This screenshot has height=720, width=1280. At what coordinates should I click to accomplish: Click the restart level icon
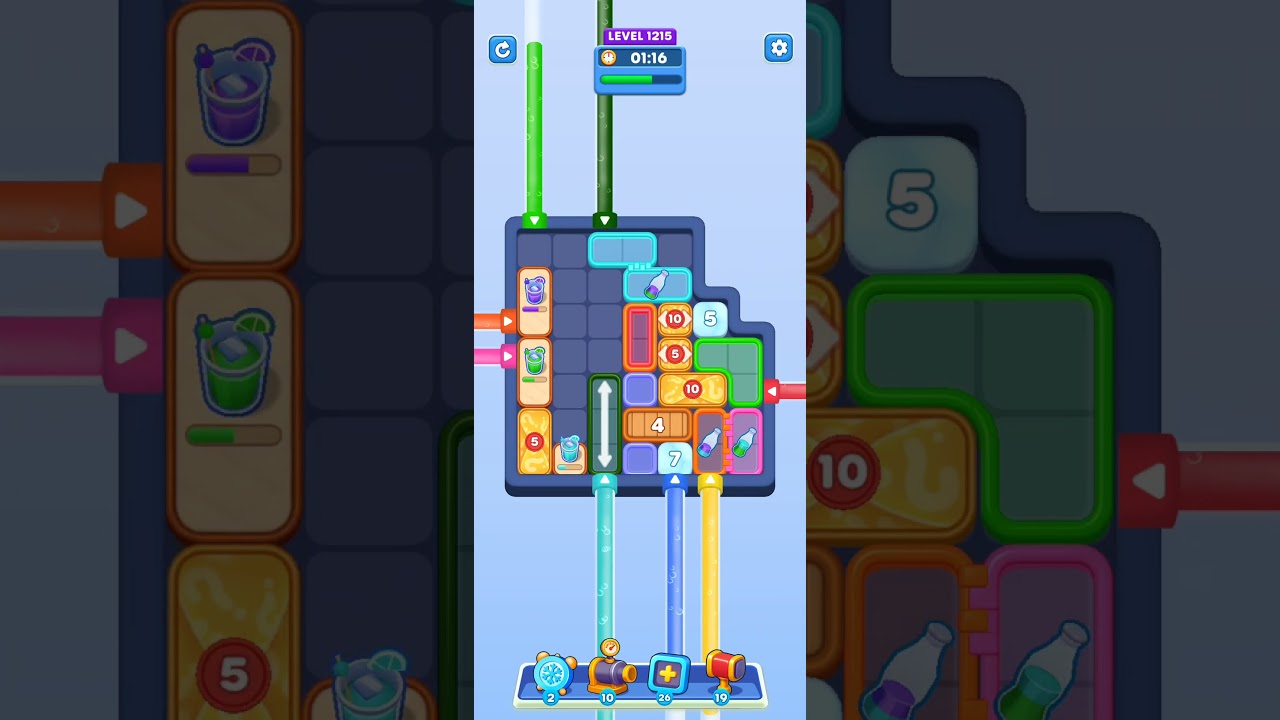pyautogui.click(x=503, y=49)
